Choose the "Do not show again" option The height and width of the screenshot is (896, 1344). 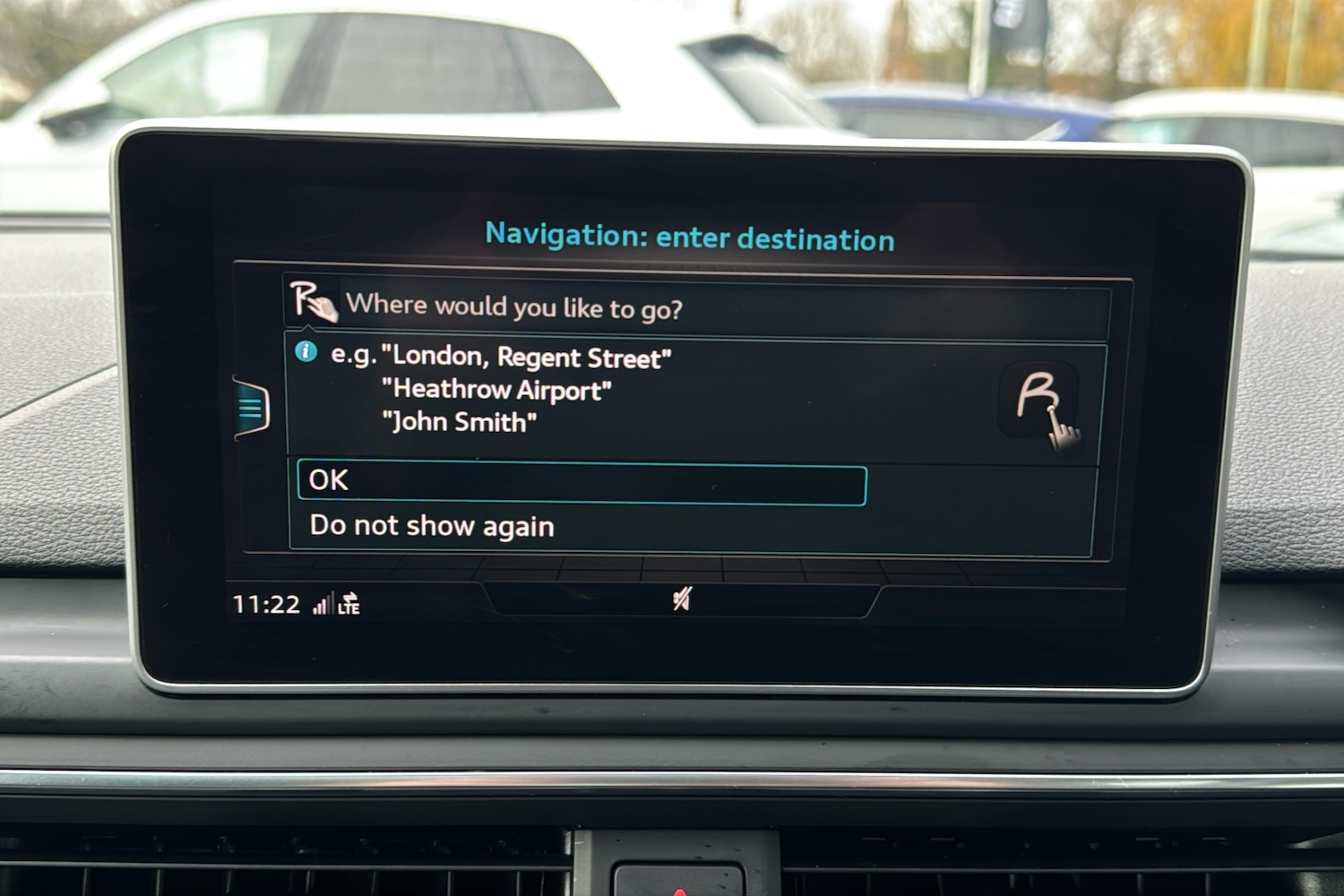[432, 526]
